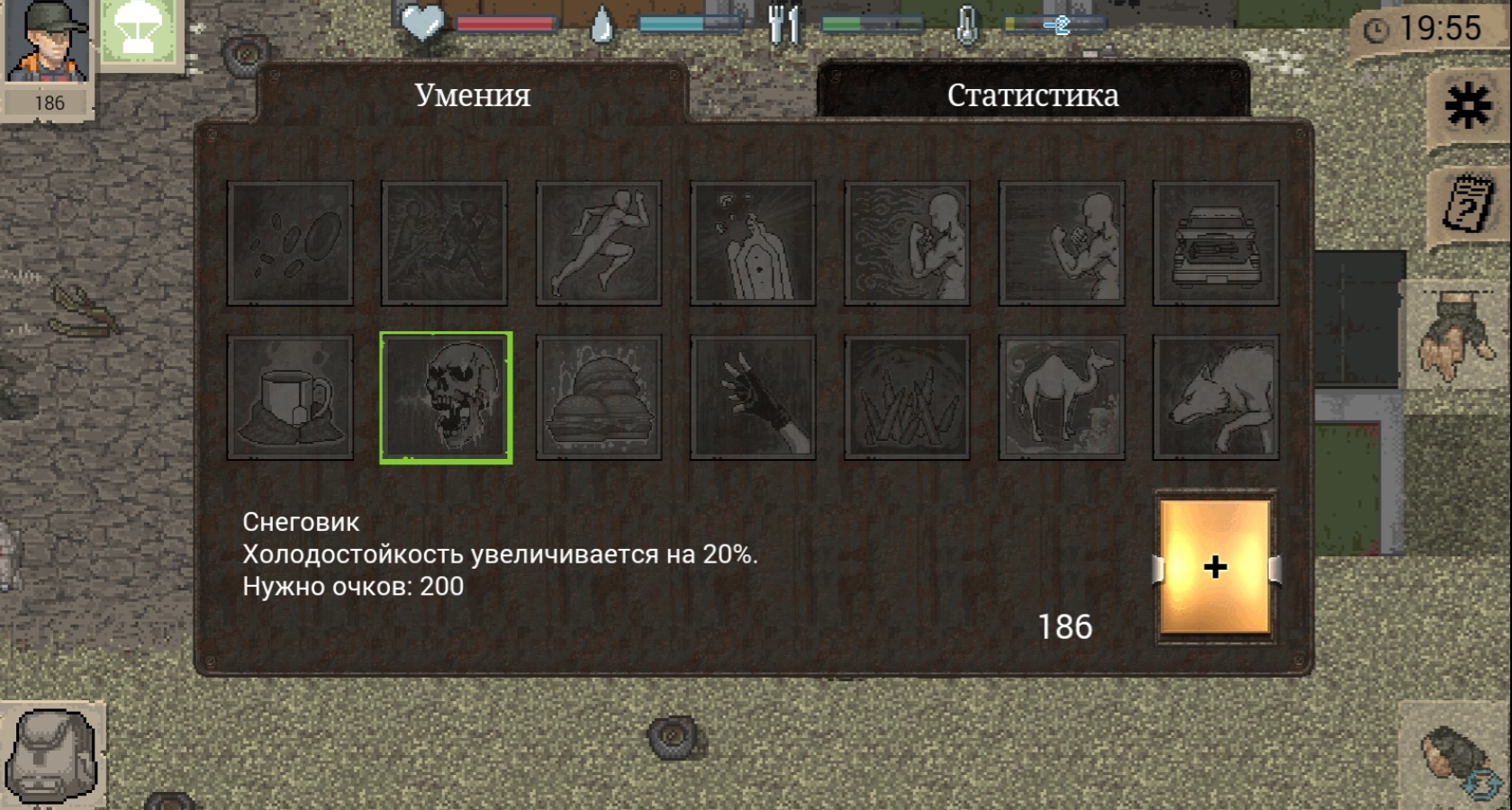
Task: Select the car skill icon
Action: (x=1213, y=243)
